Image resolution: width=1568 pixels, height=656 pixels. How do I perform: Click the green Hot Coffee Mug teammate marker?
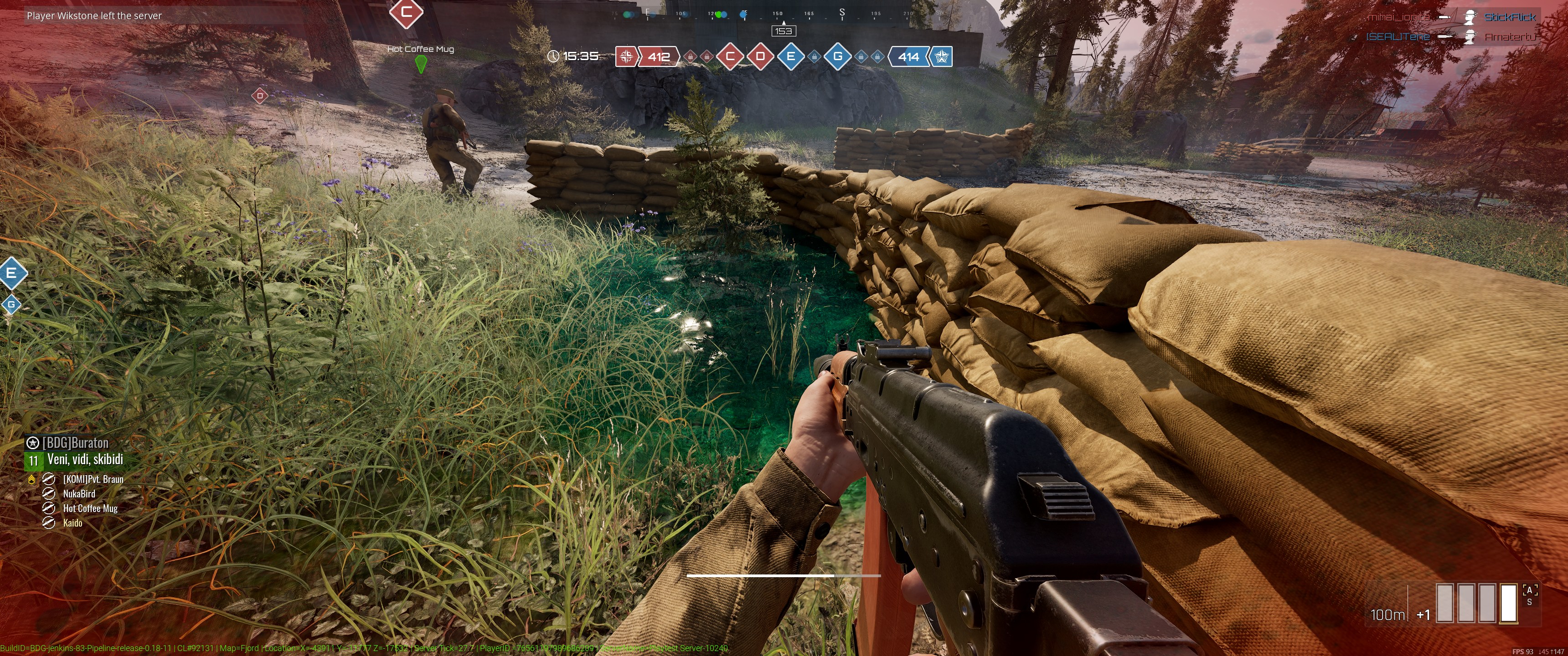420,63
